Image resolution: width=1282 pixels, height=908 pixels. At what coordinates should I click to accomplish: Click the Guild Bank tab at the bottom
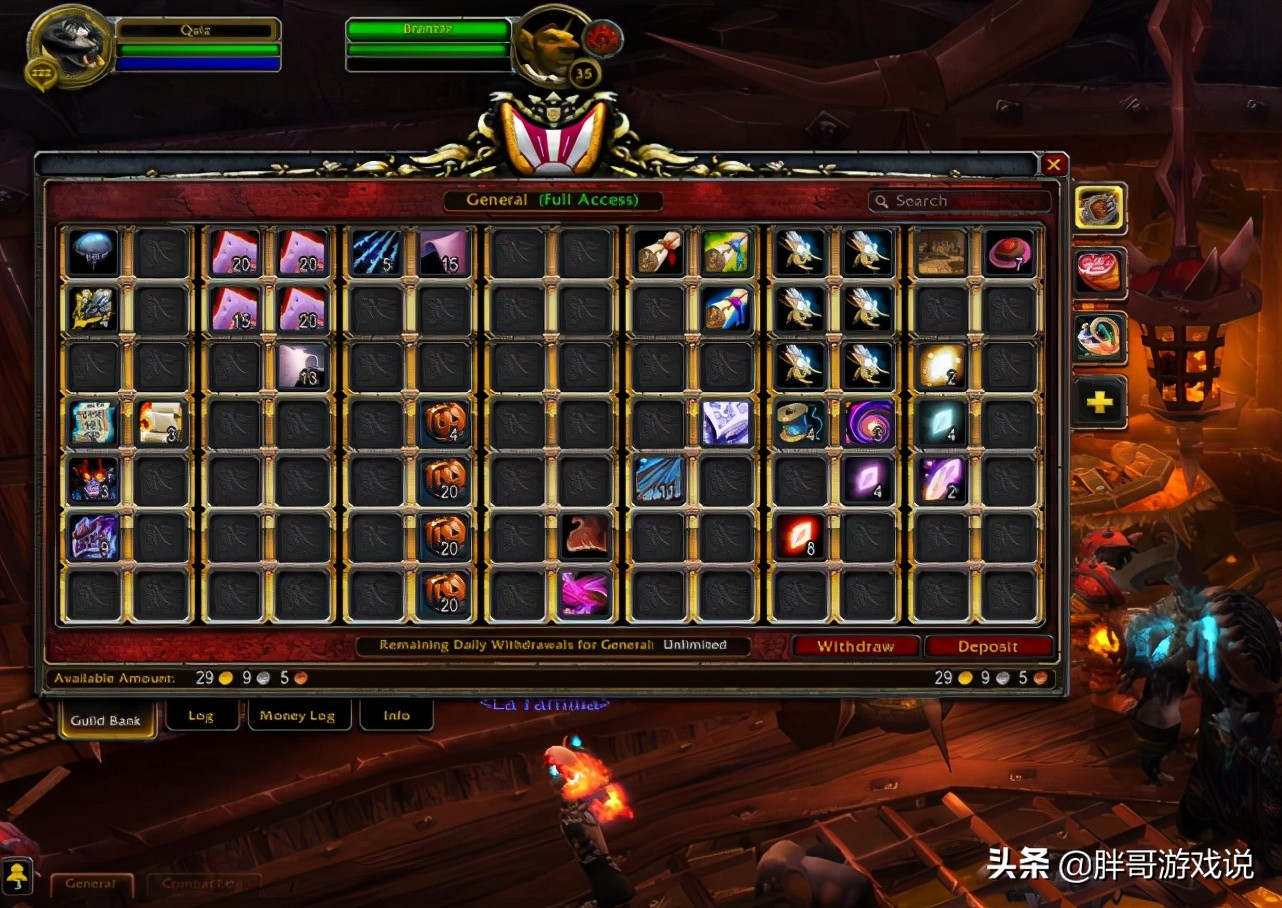point(106,719)
